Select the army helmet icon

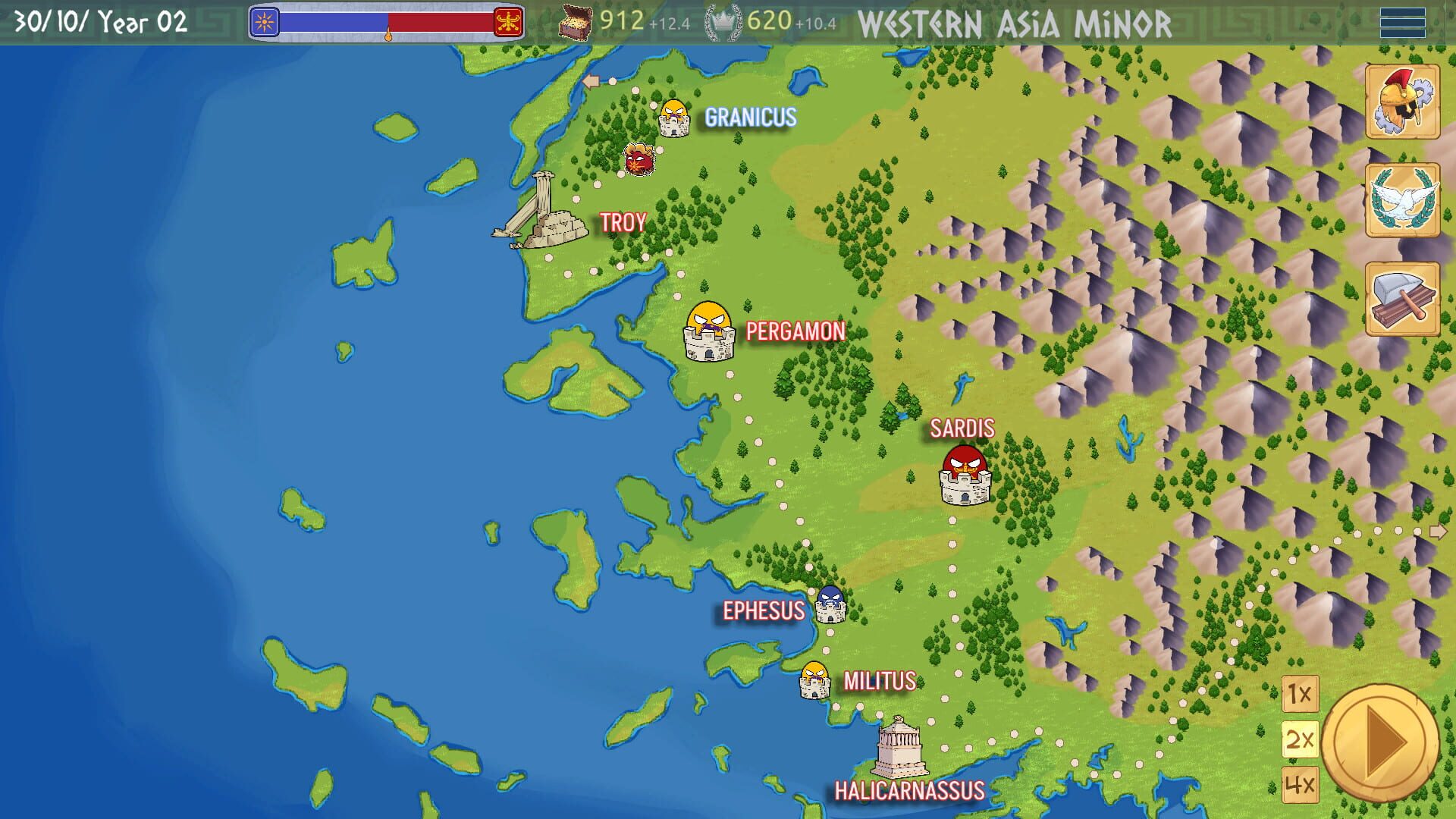point(1404,99)
